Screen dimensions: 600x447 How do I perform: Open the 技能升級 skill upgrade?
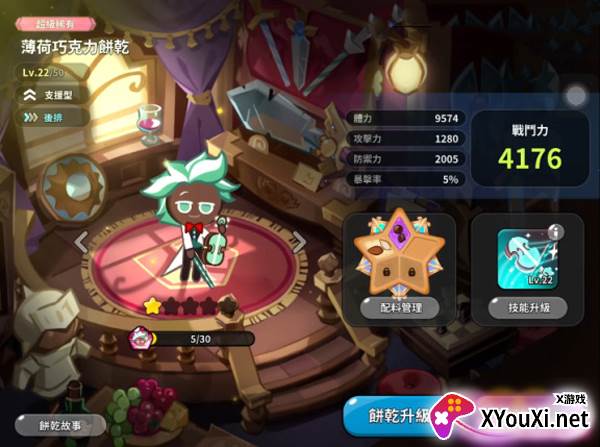[x=527, y=307]
